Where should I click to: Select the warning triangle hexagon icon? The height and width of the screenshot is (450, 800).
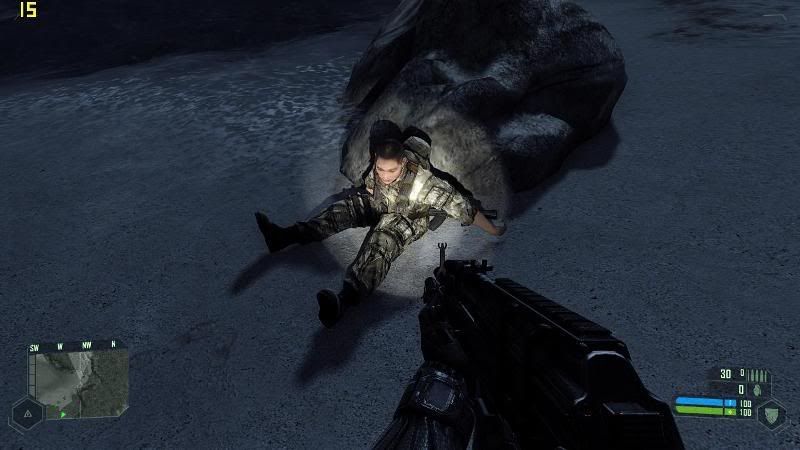(25, 412)
